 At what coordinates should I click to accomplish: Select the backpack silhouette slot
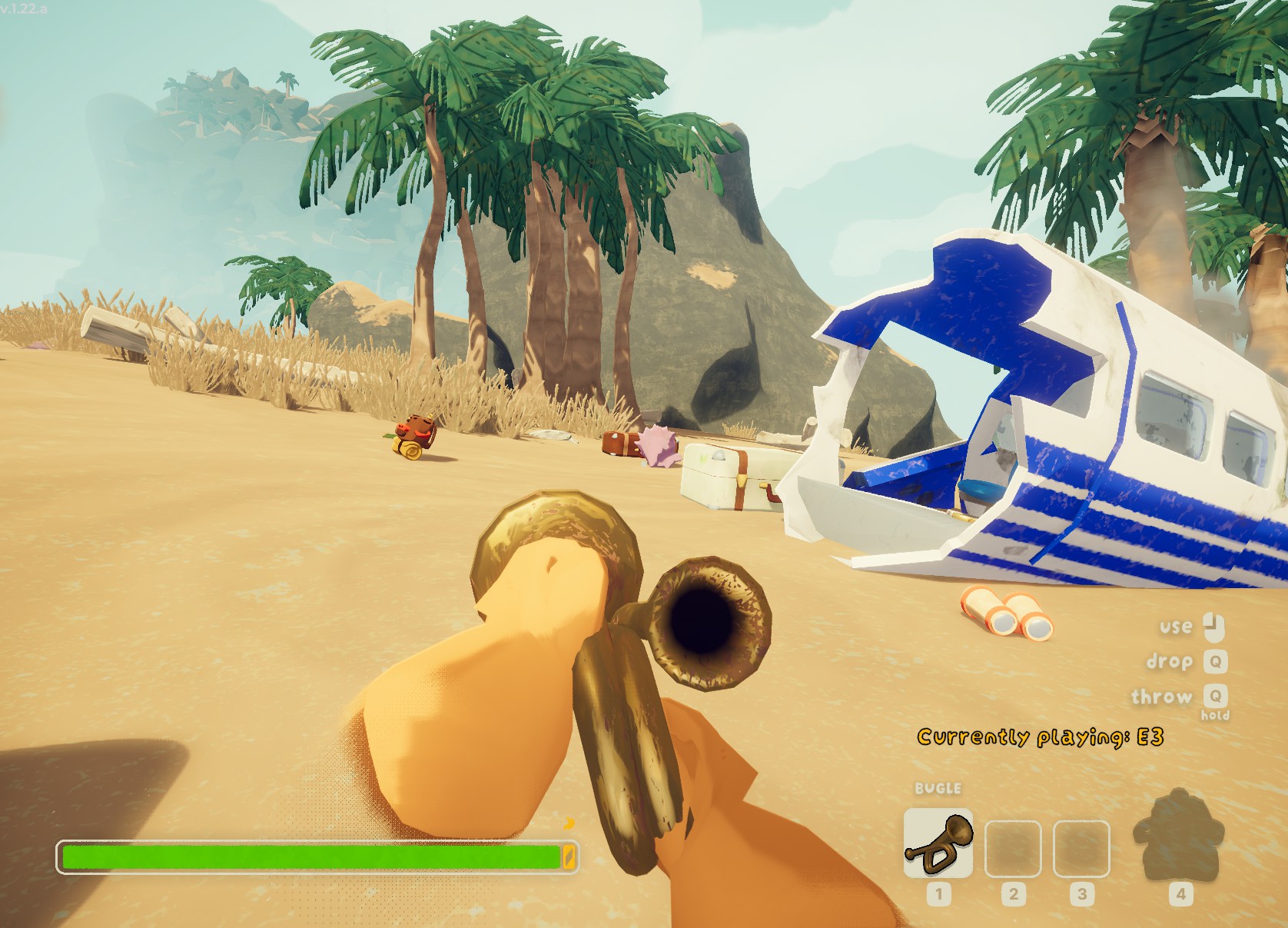coord(1176,837)
